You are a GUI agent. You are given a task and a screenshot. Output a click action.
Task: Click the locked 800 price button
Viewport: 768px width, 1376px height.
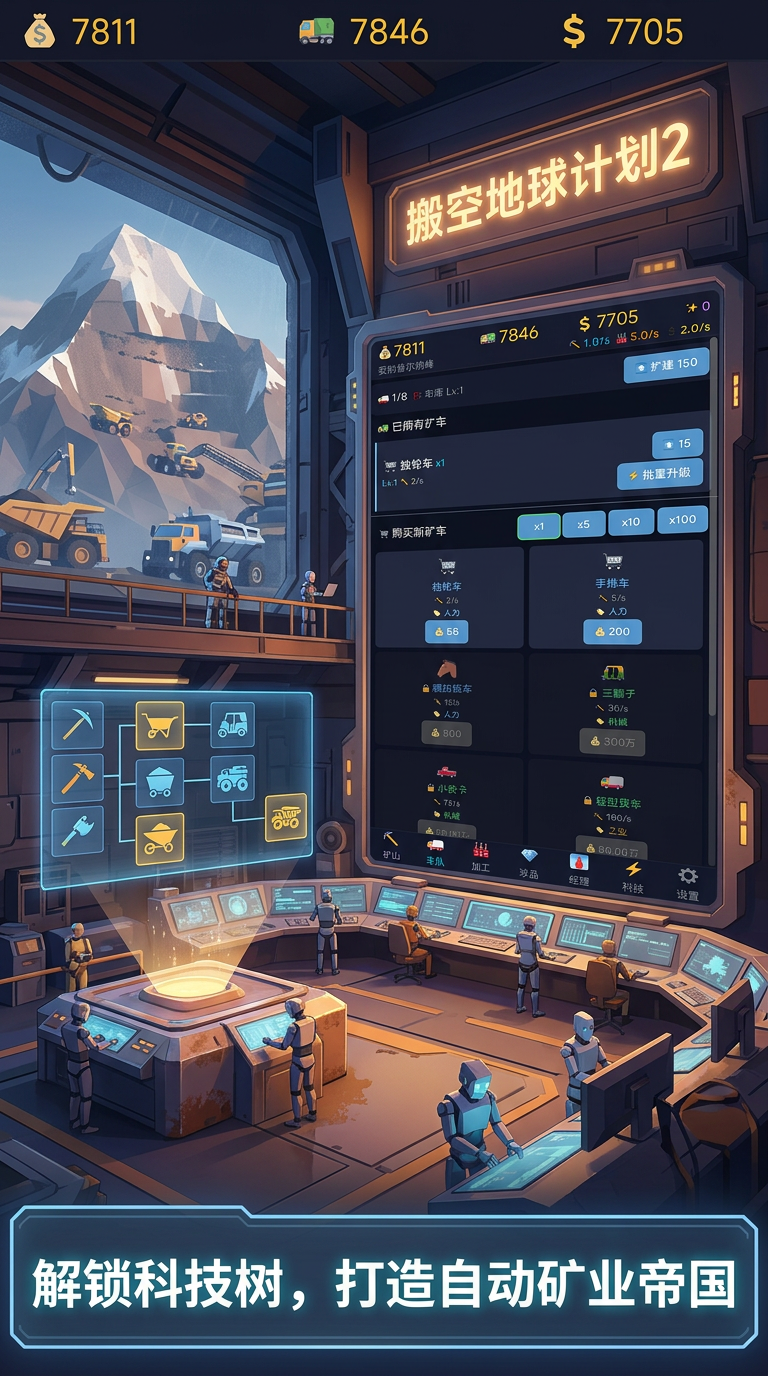(446, 733)
